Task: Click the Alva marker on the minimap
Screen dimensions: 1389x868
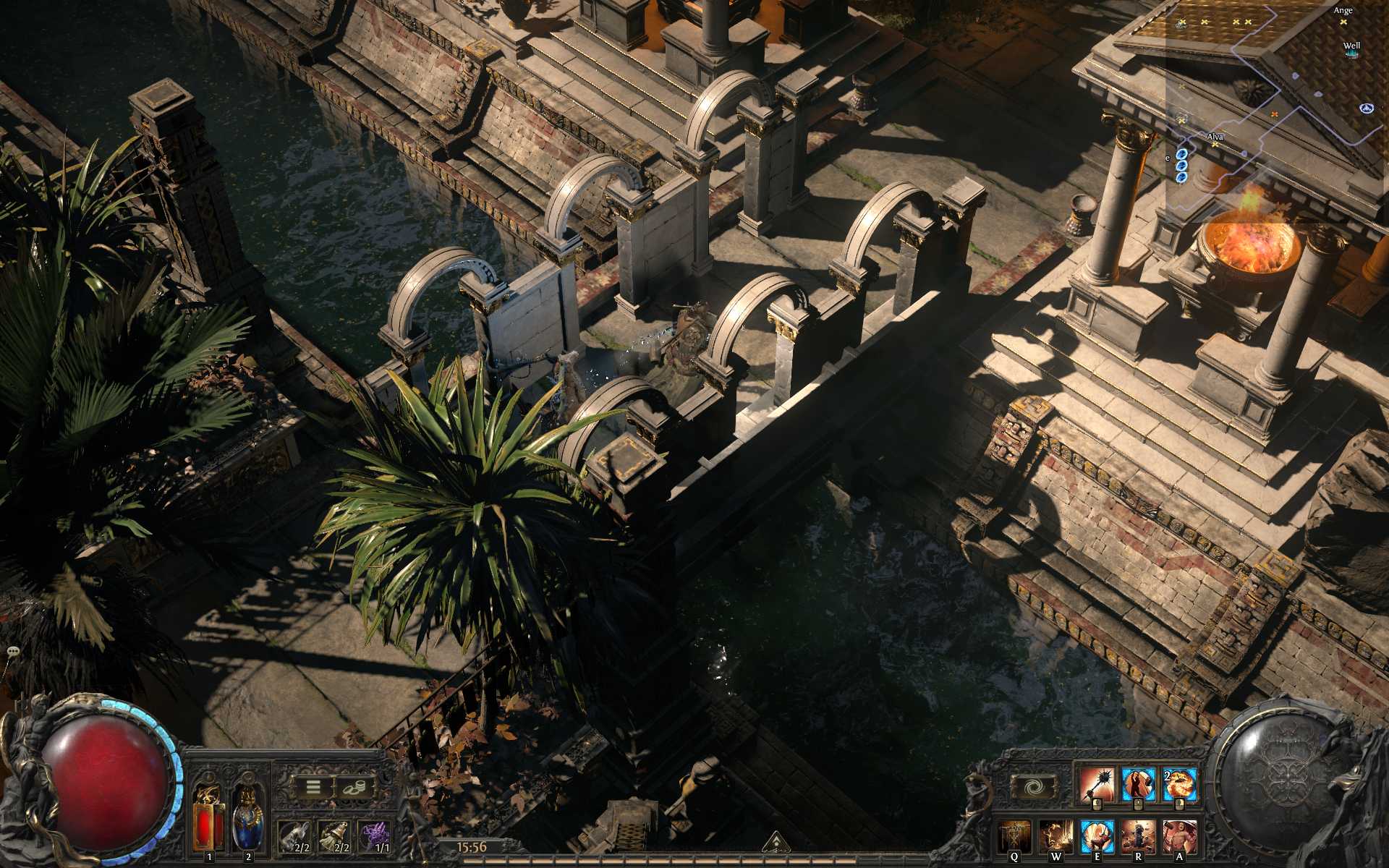Action: tap(1215, 140)
